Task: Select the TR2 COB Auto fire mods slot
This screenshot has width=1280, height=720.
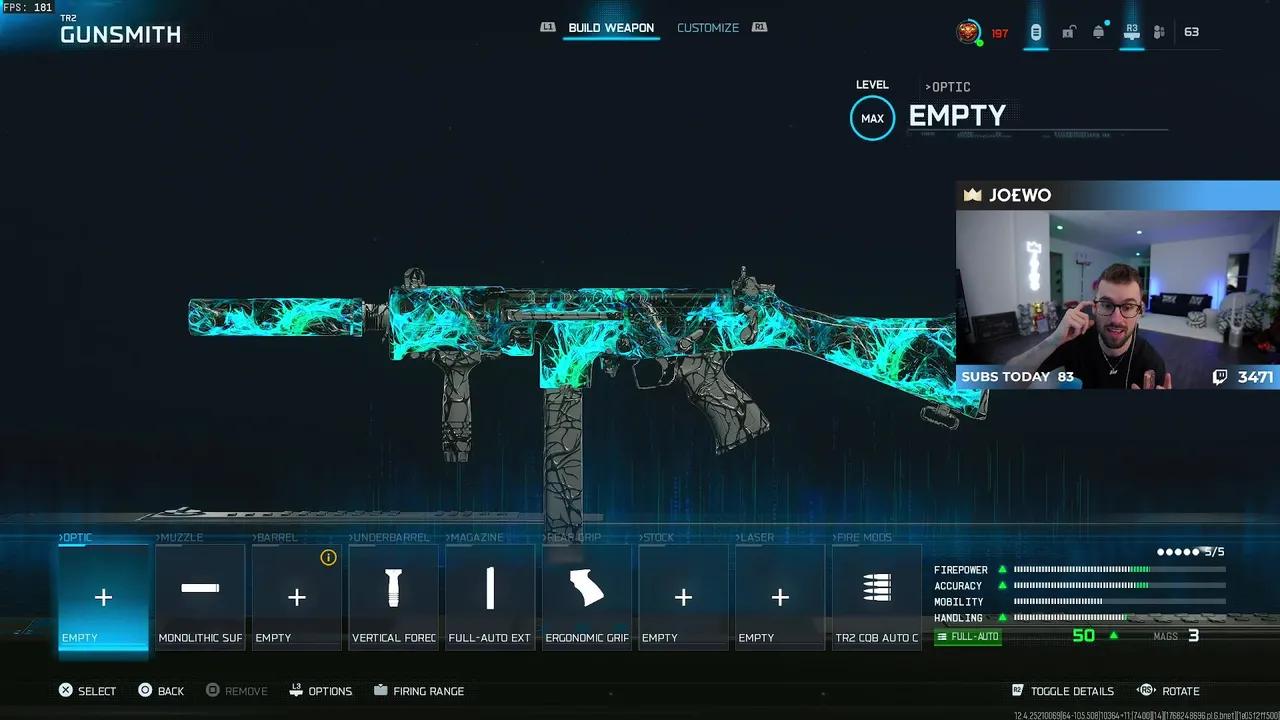Action: tap(877, 597)
